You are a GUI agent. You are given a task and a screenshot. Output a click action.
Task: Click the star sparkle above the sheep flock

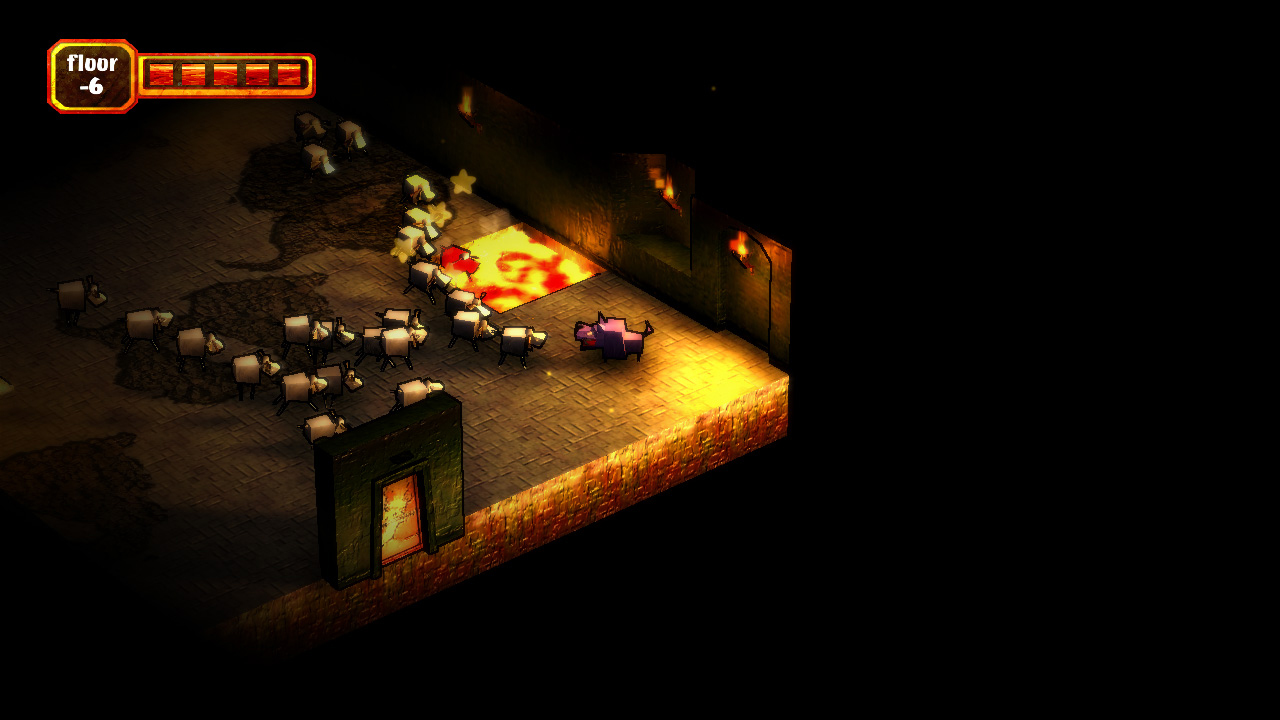click(x=464, y=182)
